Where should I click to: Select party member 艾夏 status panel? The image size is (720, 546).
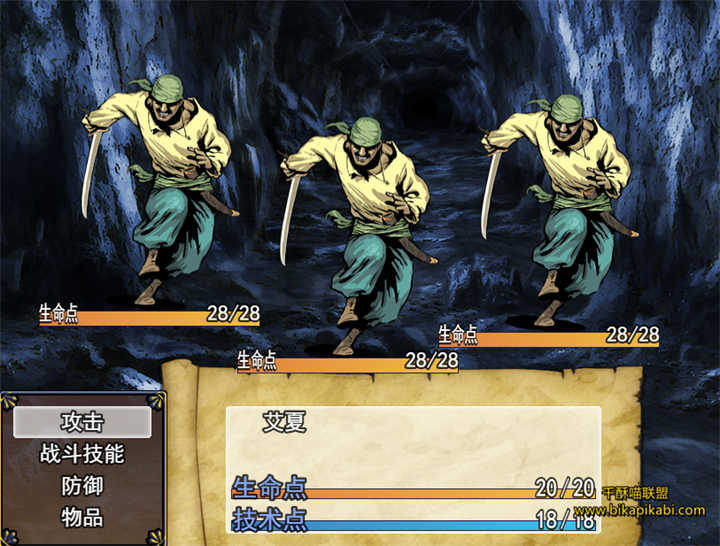(285, 422)
